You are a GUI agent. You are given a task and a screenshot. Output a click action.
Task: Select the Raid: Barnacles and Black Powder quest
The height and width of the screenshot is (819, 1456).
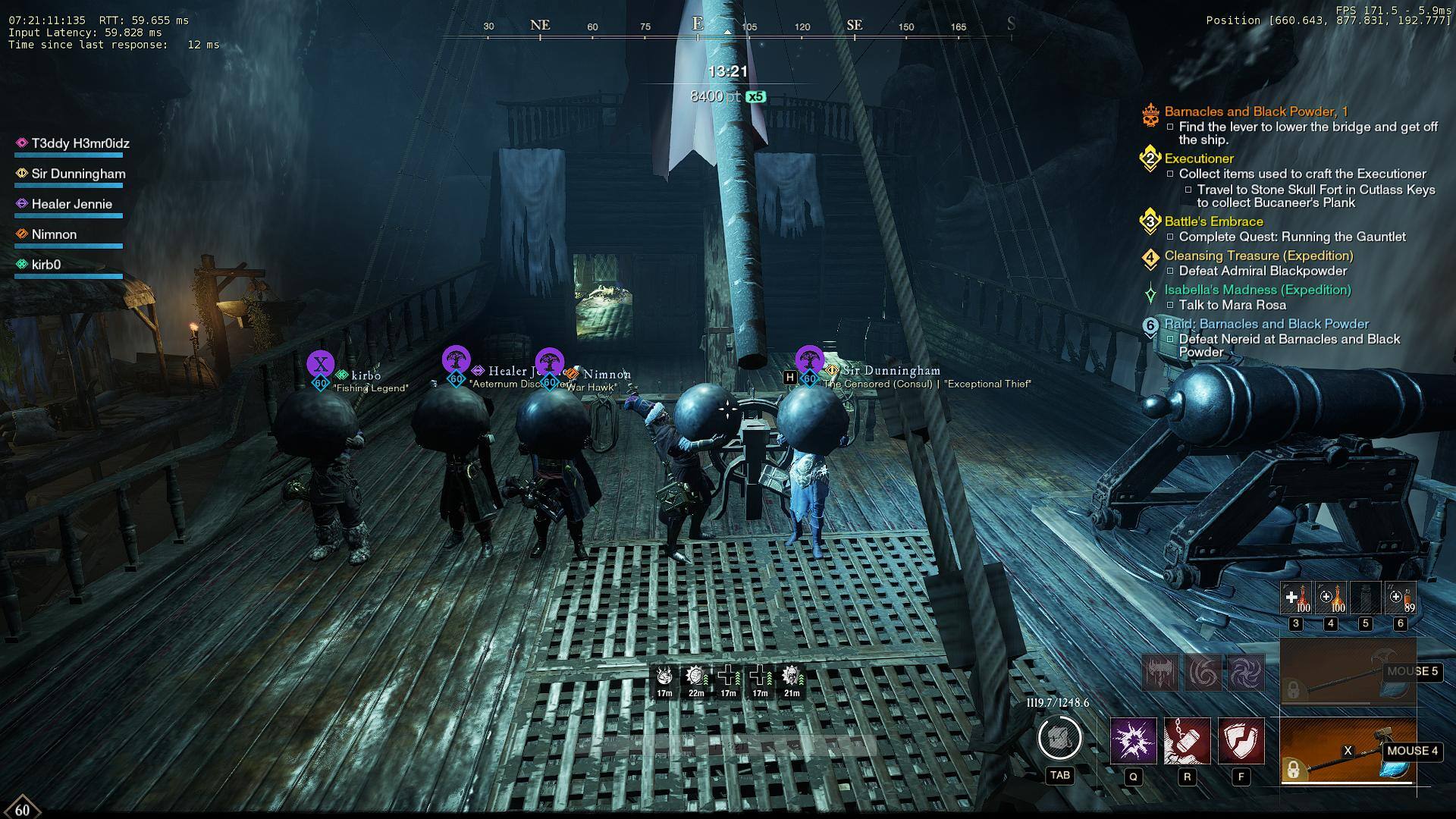pos(1266,324)
